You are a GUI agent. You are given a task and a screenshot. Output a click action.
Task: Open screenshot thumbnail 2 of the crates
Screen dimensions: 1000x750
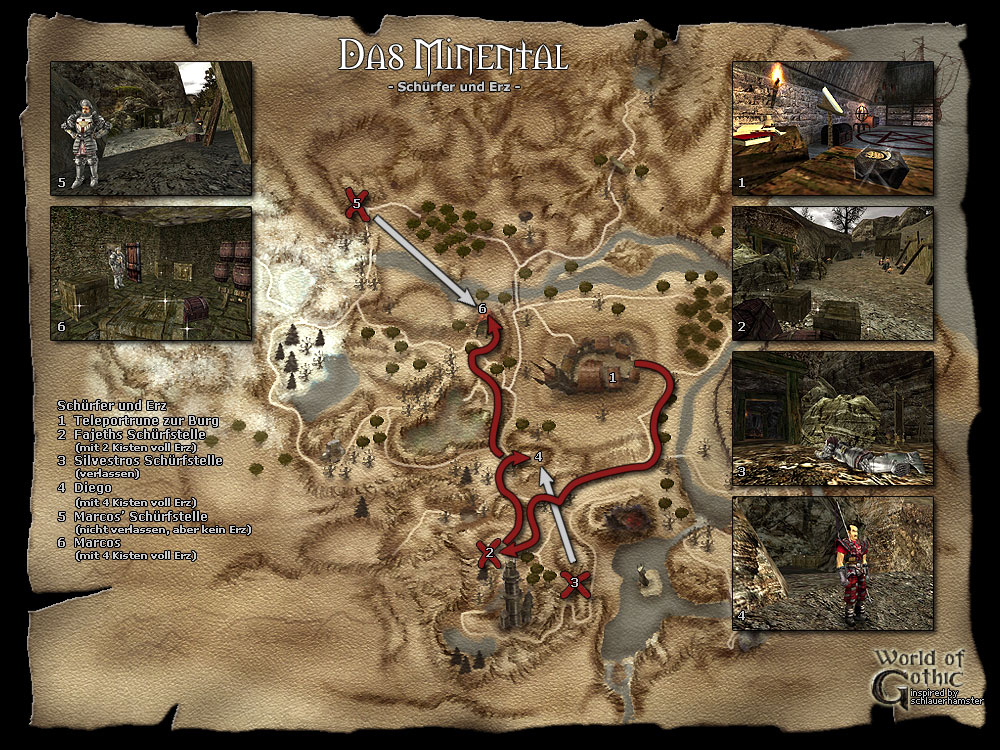tap(832, 272)
